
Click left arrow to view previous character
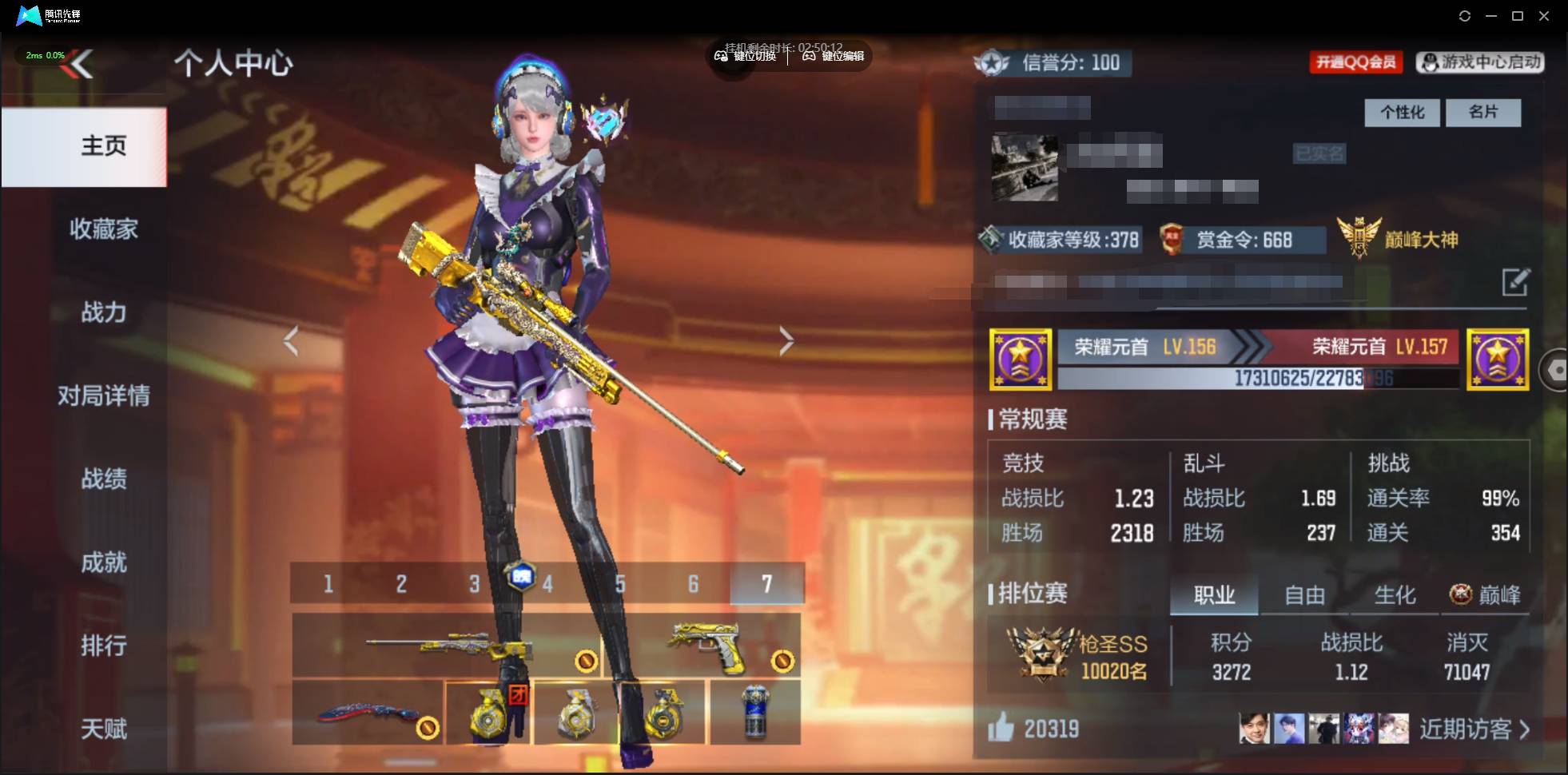(x=293, y=340)
